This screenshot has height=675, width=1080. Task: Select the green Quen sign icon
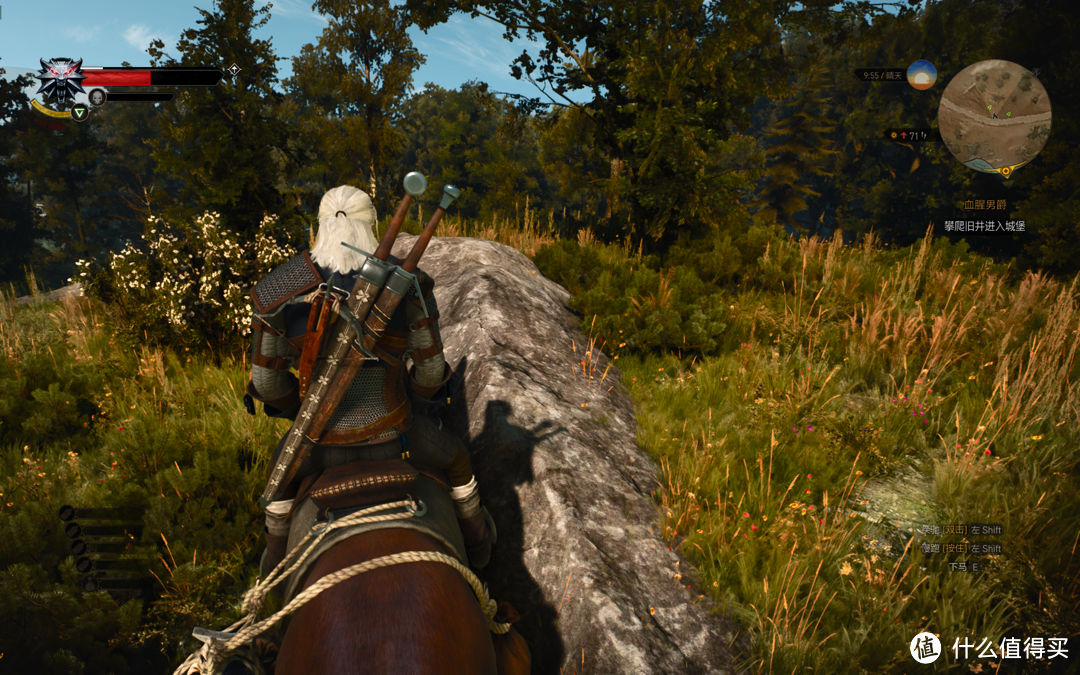(x=79, y=112)
